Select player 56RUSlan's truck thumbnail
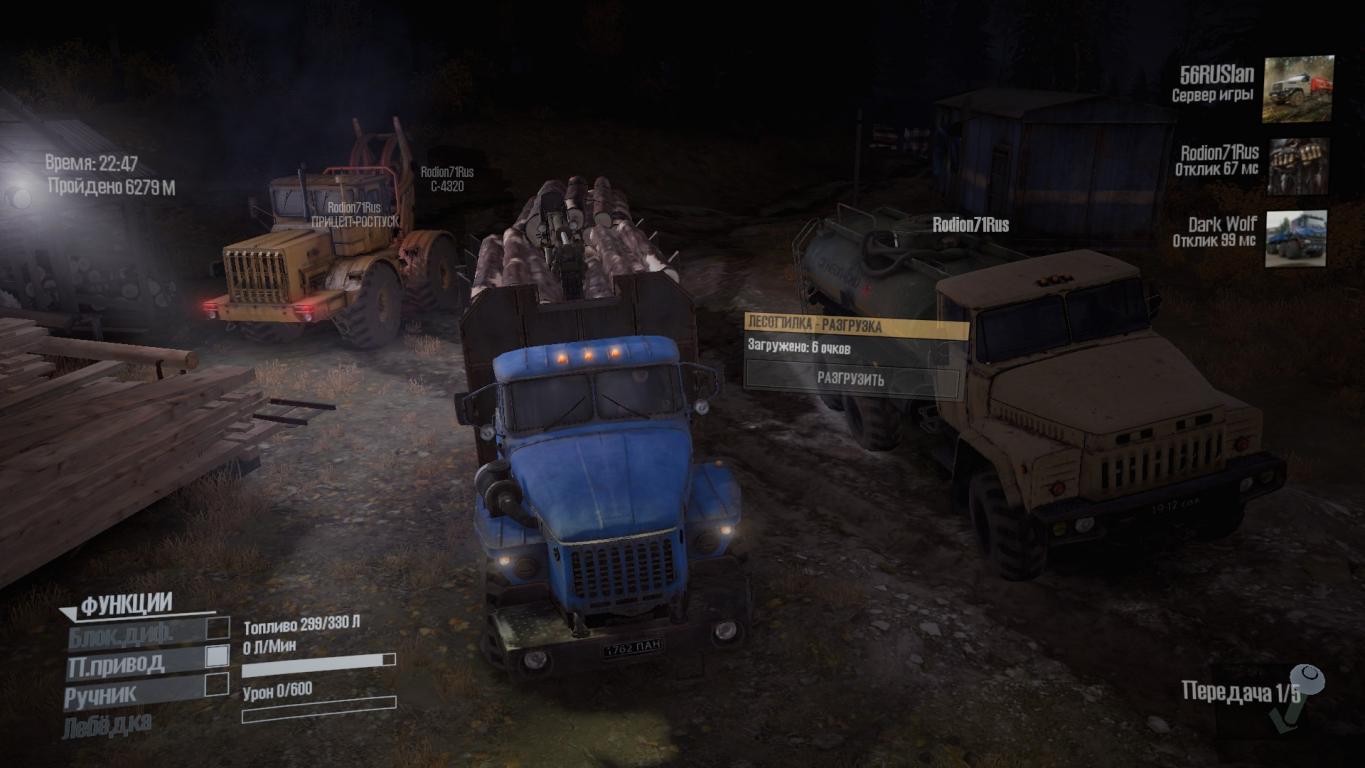The width and height of the screenshot is (1365, 768). point(1297,89)
